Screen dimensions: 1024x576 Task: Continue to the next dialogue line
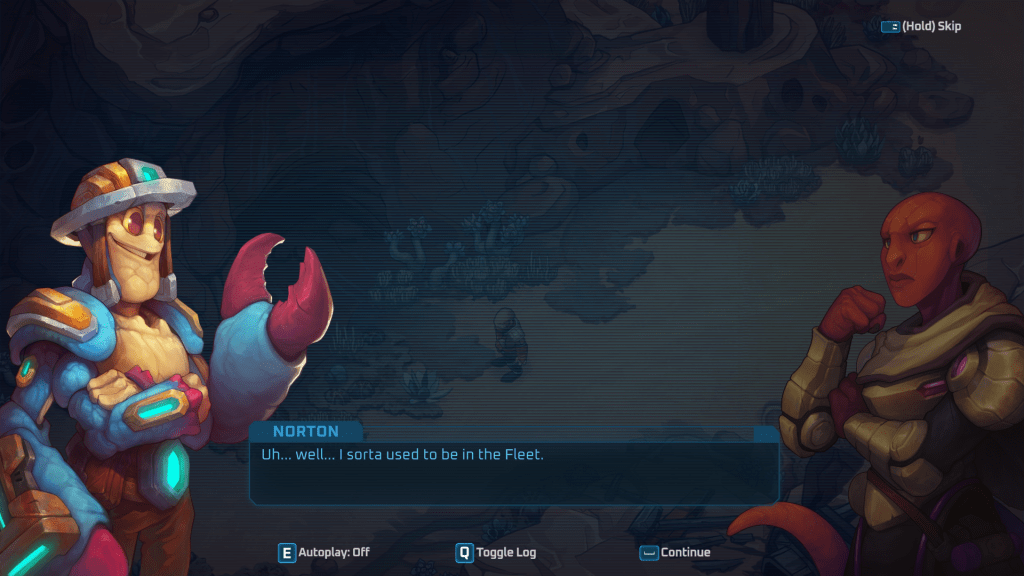[675, 552]
